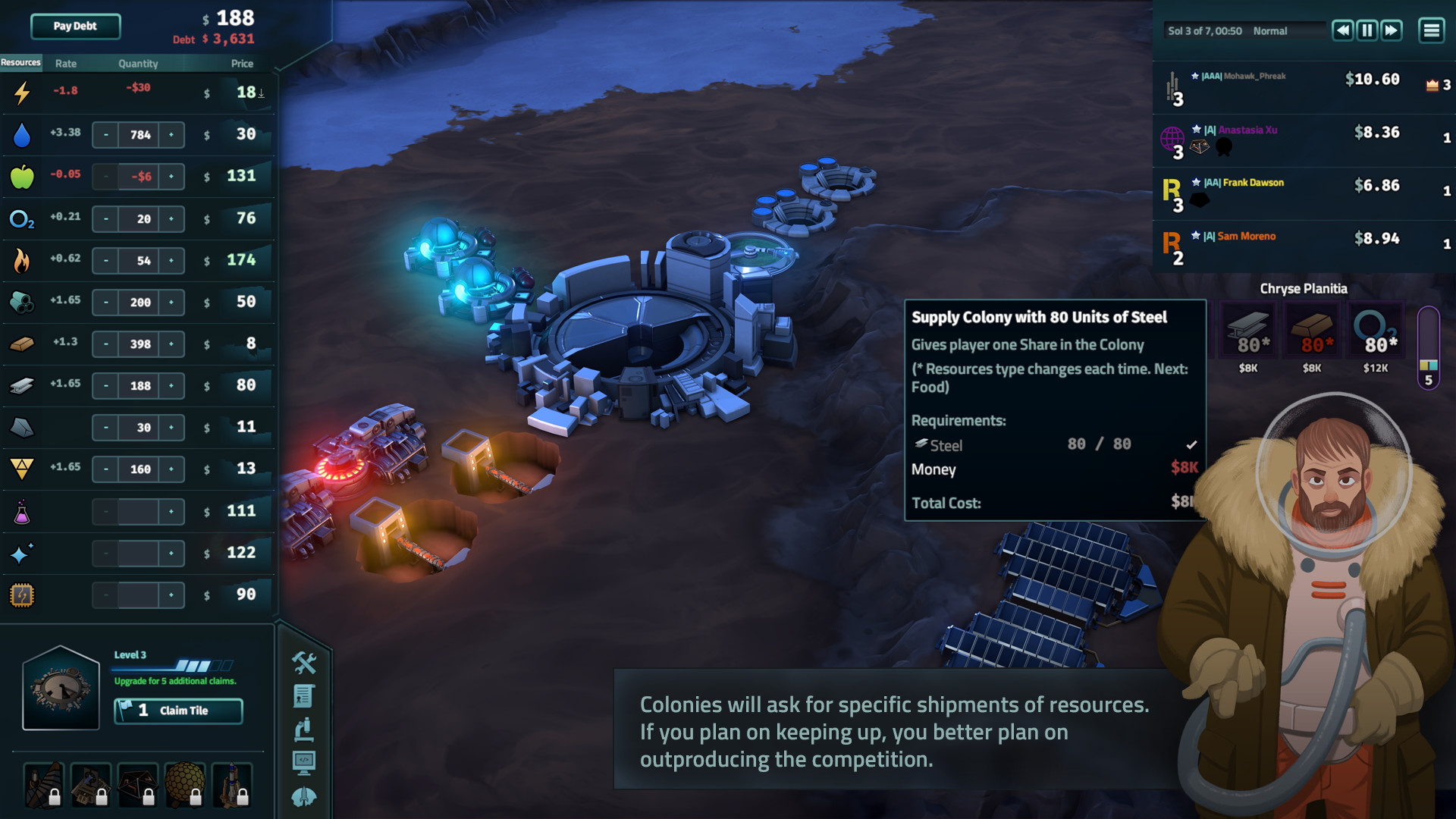Click the Pay Debt button
Image resolution: width=1456 pixels, height=819 pixels.
coord(74,26)
